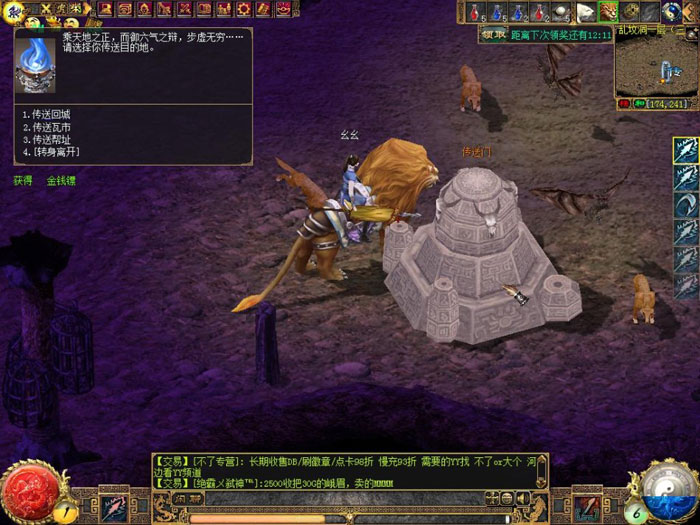Open the character icon in the top toolbar
Image resolution: width=700 pixels, height=525 pixels.
click(105, 9)
